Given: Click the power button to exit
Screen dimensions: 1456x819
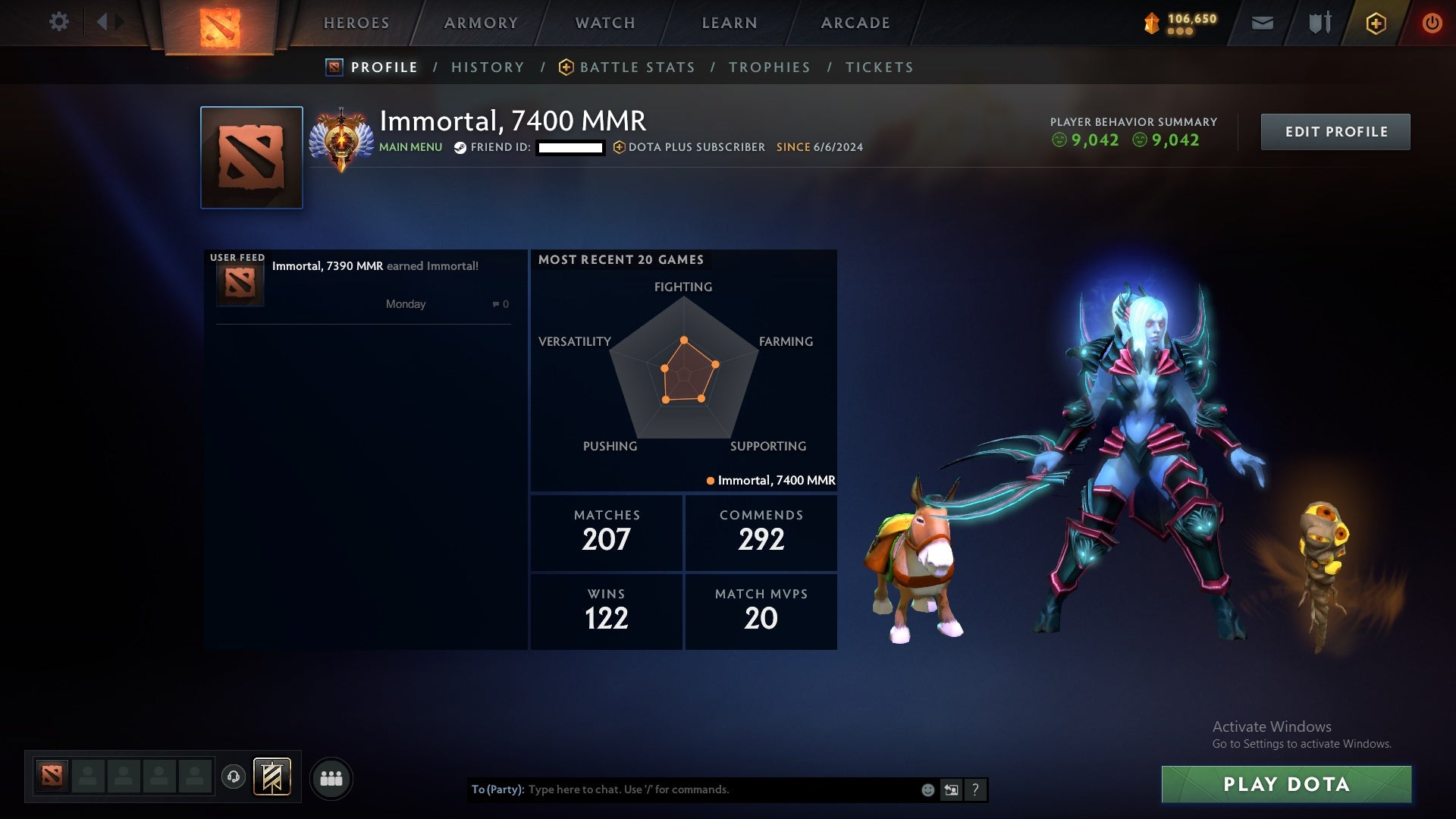Looking at the screenshot, I should click(x=1432, y=23).
